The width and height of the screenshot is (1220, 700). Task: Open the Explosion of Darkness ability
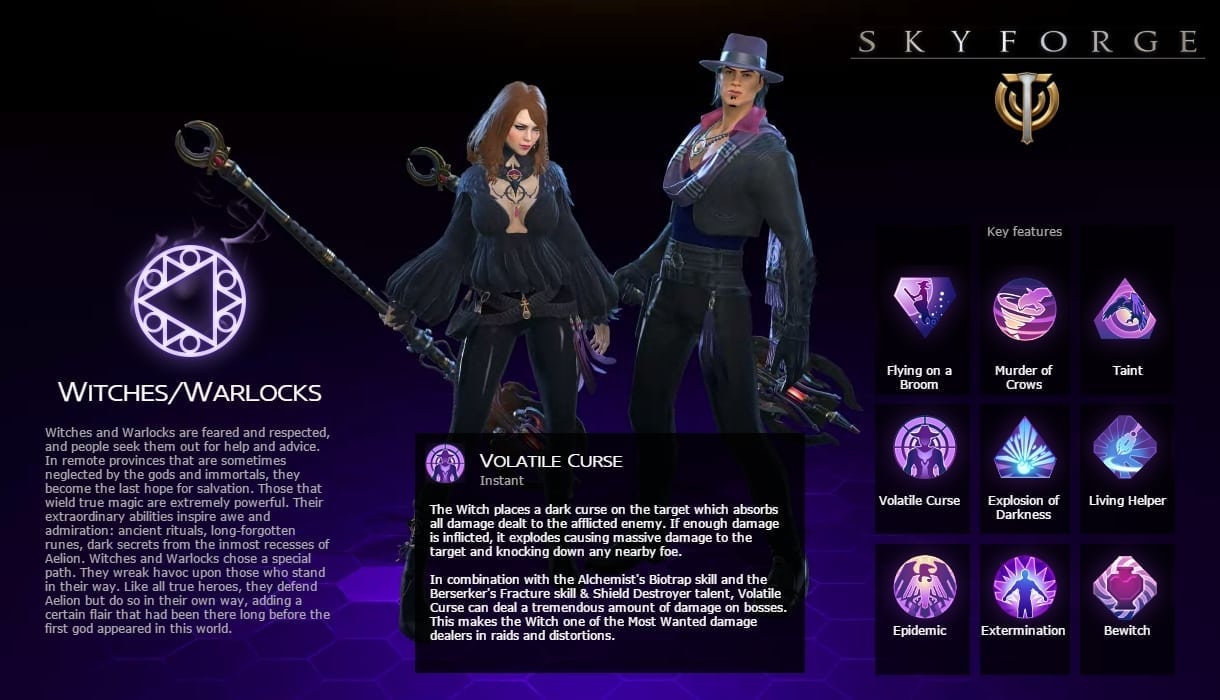point(1024,448)
